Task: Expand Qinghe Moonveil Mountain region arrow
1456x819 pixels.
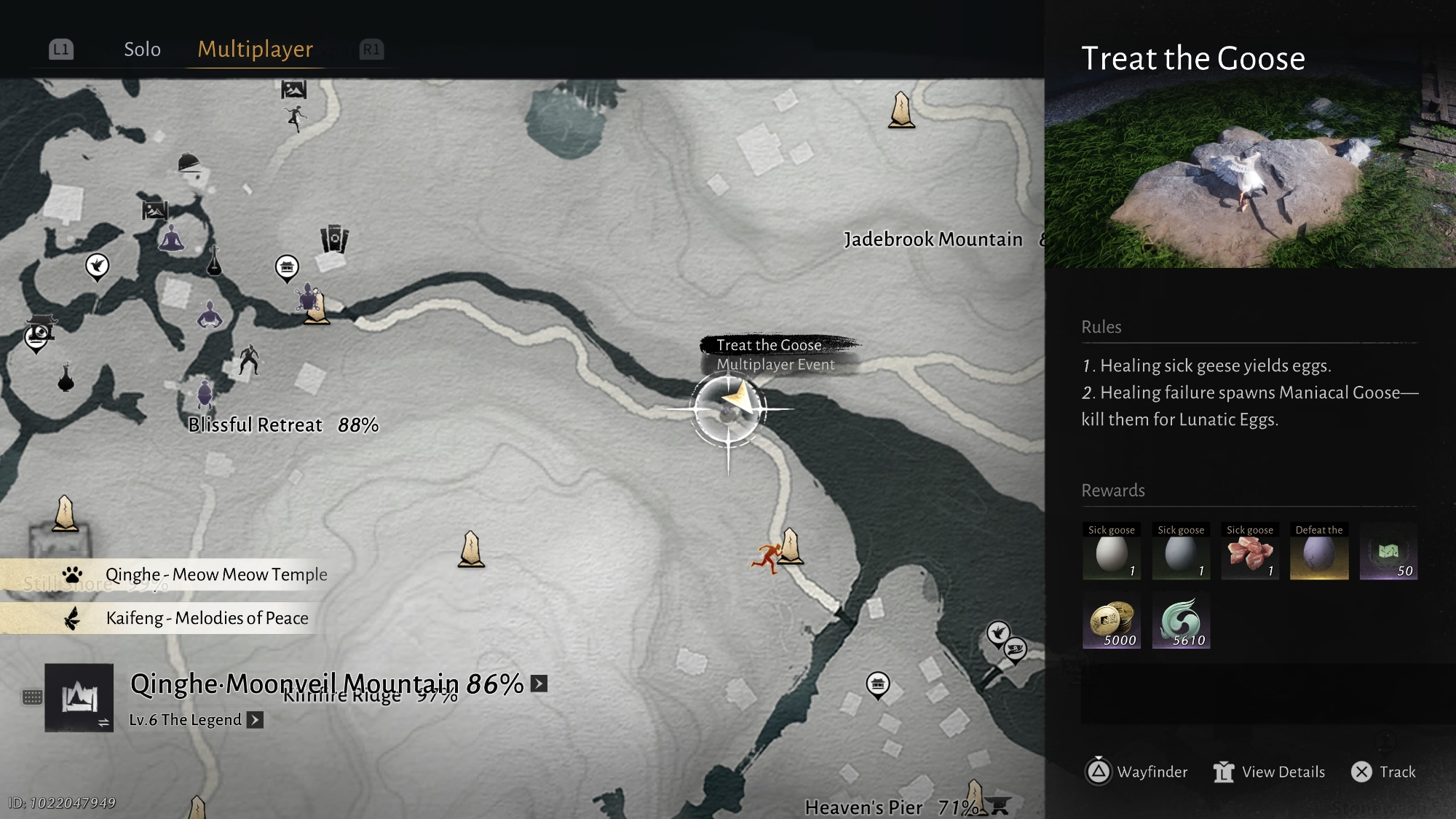Action: pyautogui.click(x=539, y=684)
